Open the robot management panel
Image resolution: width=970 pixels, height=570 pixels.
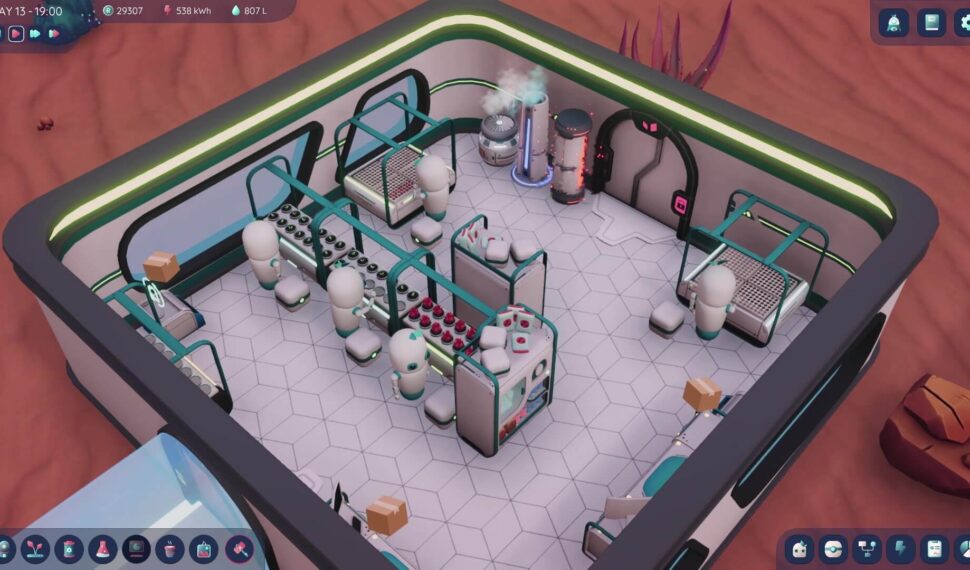(x=799, y=549)
